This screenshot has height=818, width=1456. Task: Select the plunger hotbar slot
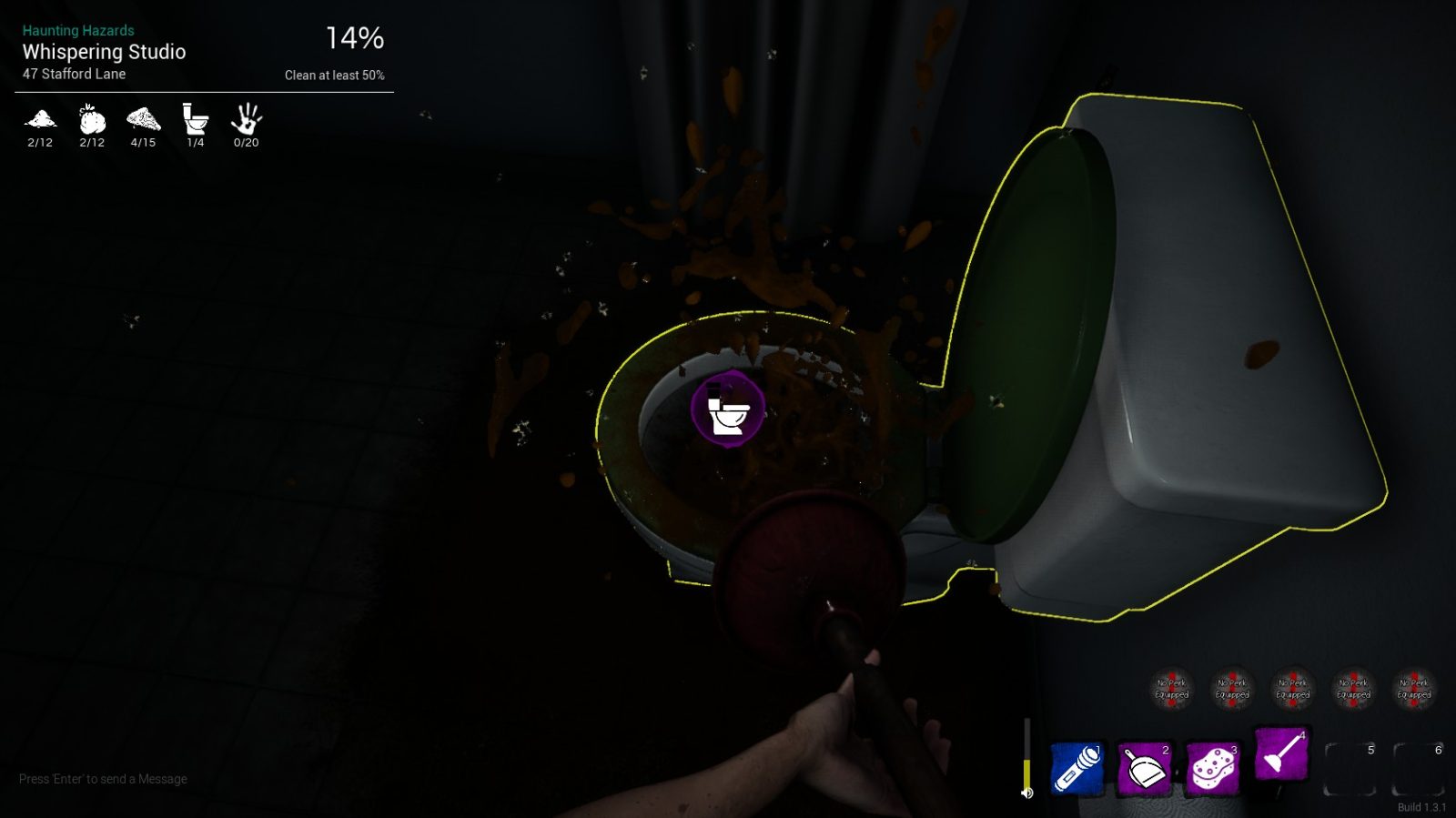click(1280, 754)
